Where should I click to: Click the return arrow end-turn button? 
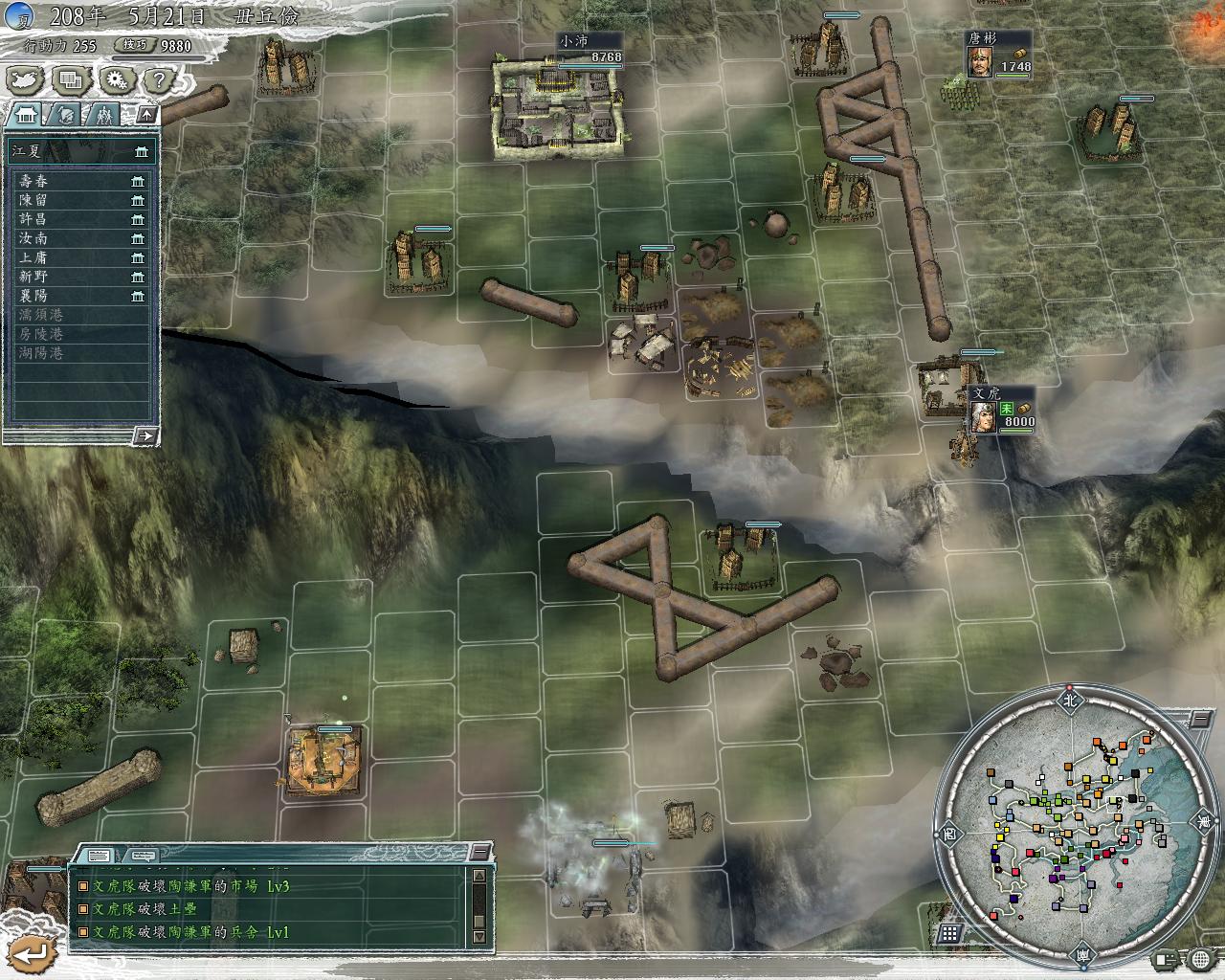point(33,953)
